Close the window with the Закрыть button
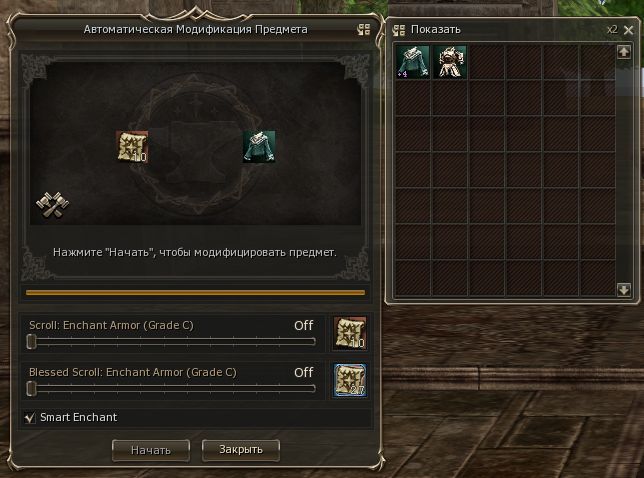 [x=240, y=449]
